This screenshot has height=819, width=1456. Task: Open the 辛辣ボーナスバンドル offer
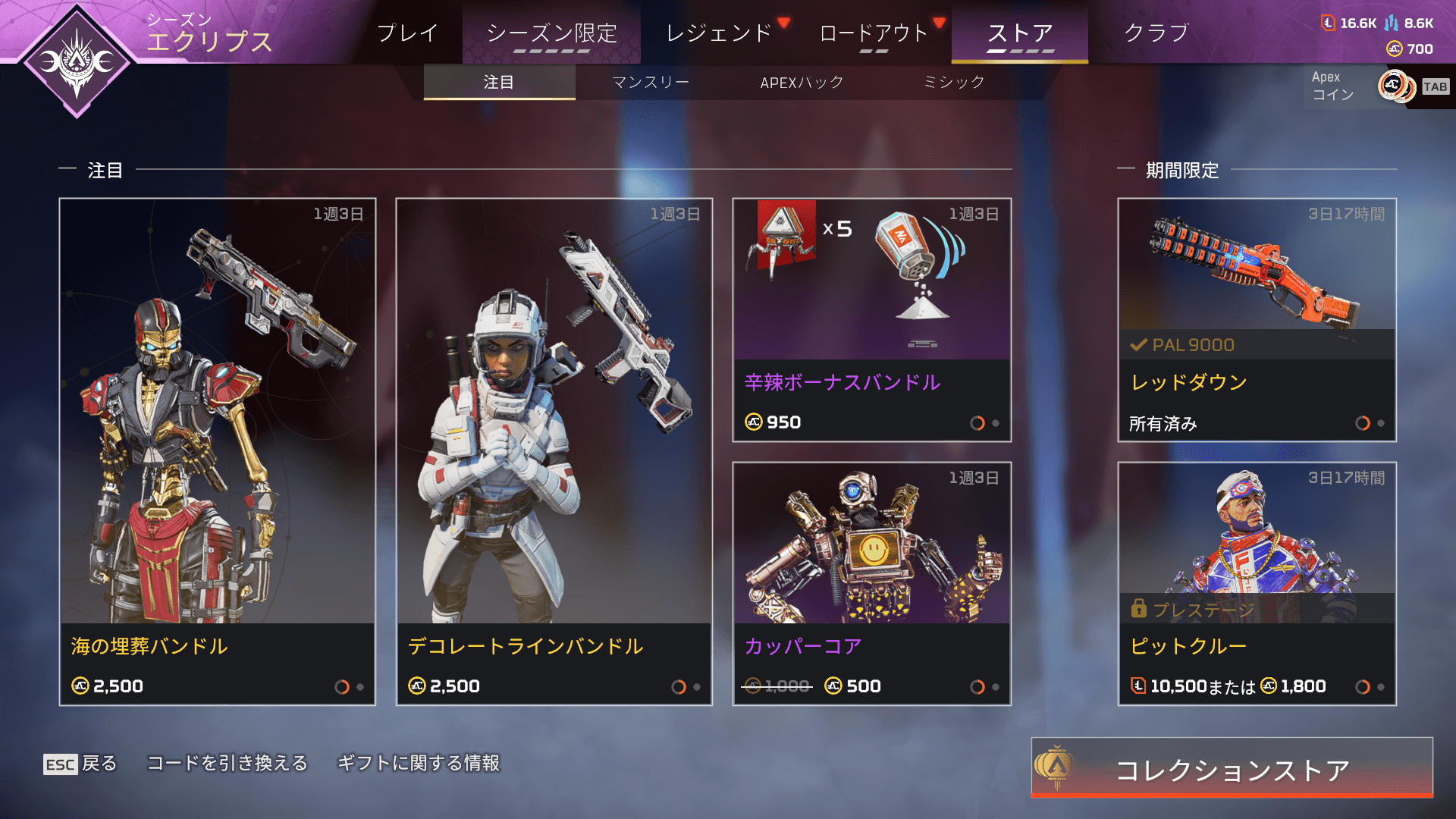(872, 319)
